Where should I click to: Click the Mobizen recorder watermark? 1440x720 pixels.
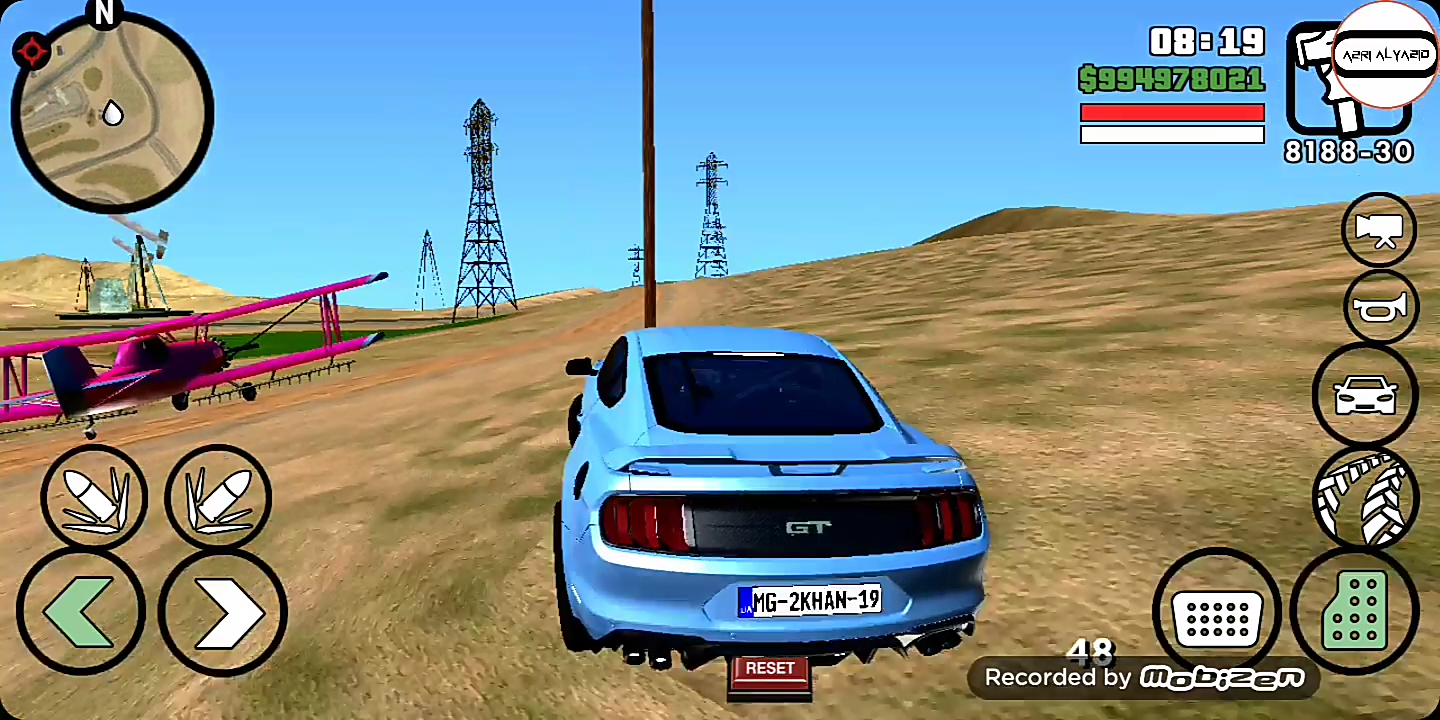[1143, 678]
